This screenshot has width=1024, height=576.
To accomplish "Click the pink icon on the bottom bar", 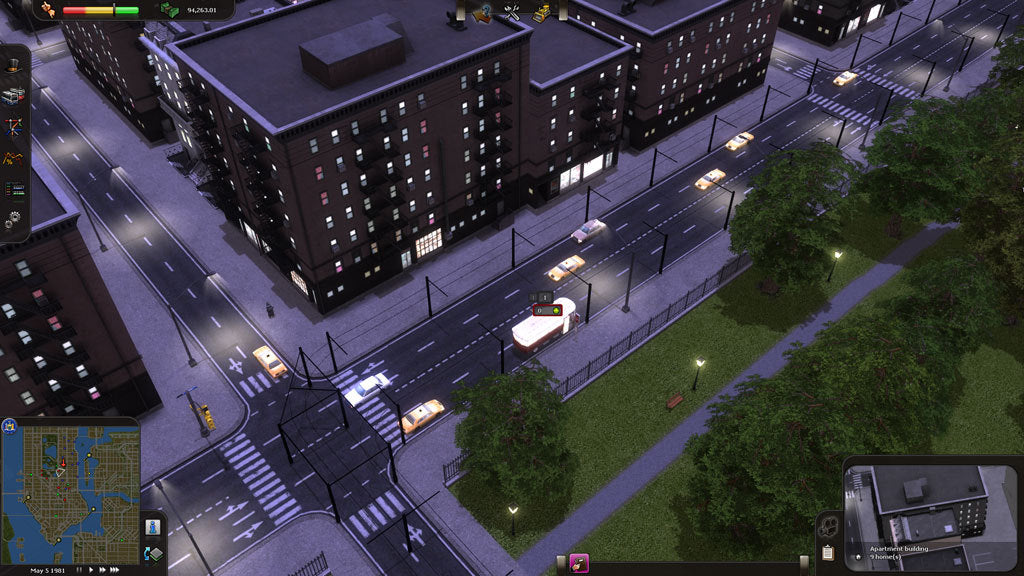I will [578, 564].
